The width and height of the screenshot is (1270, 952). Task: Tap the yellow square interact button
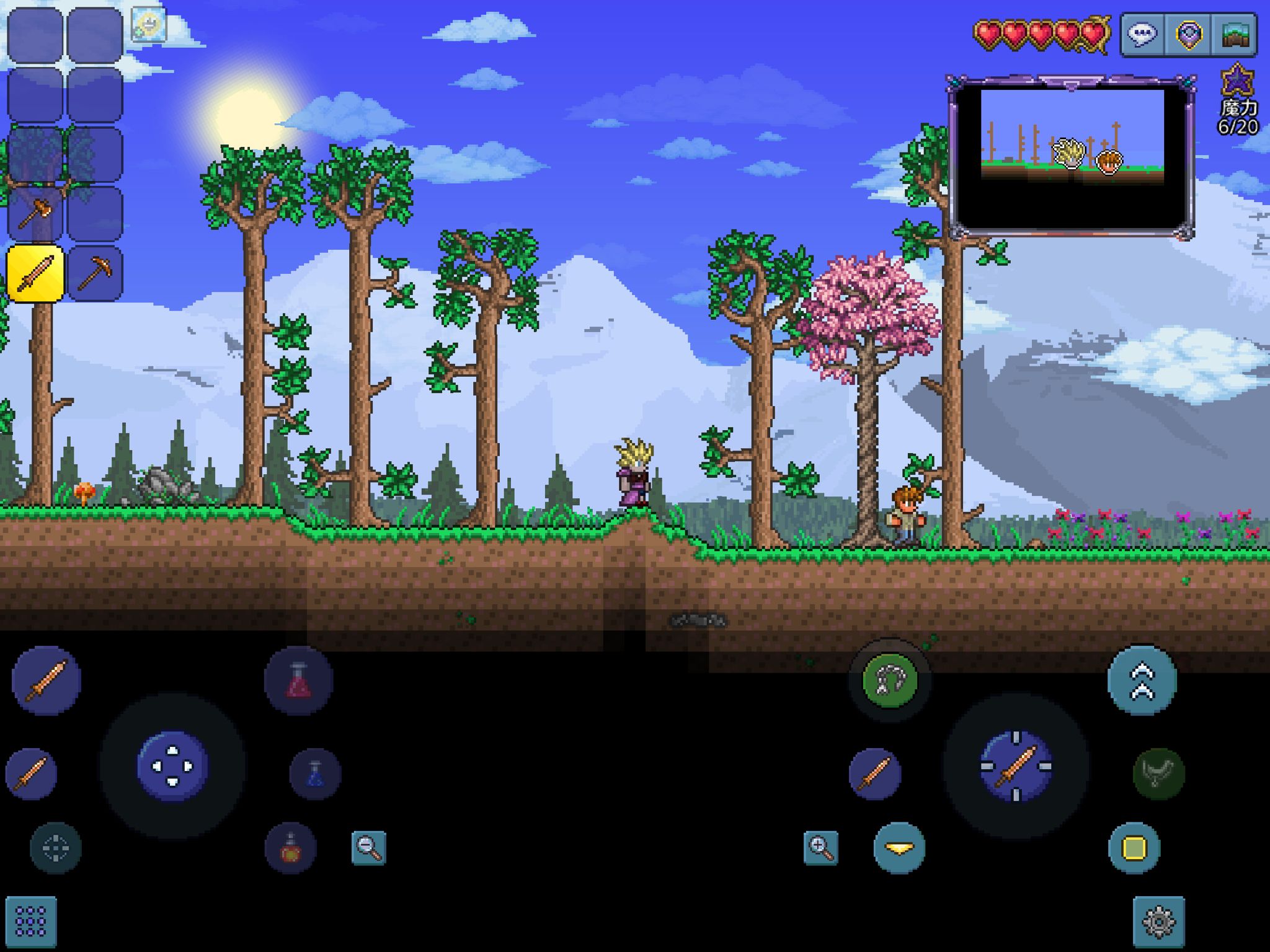pos(1134,847)
